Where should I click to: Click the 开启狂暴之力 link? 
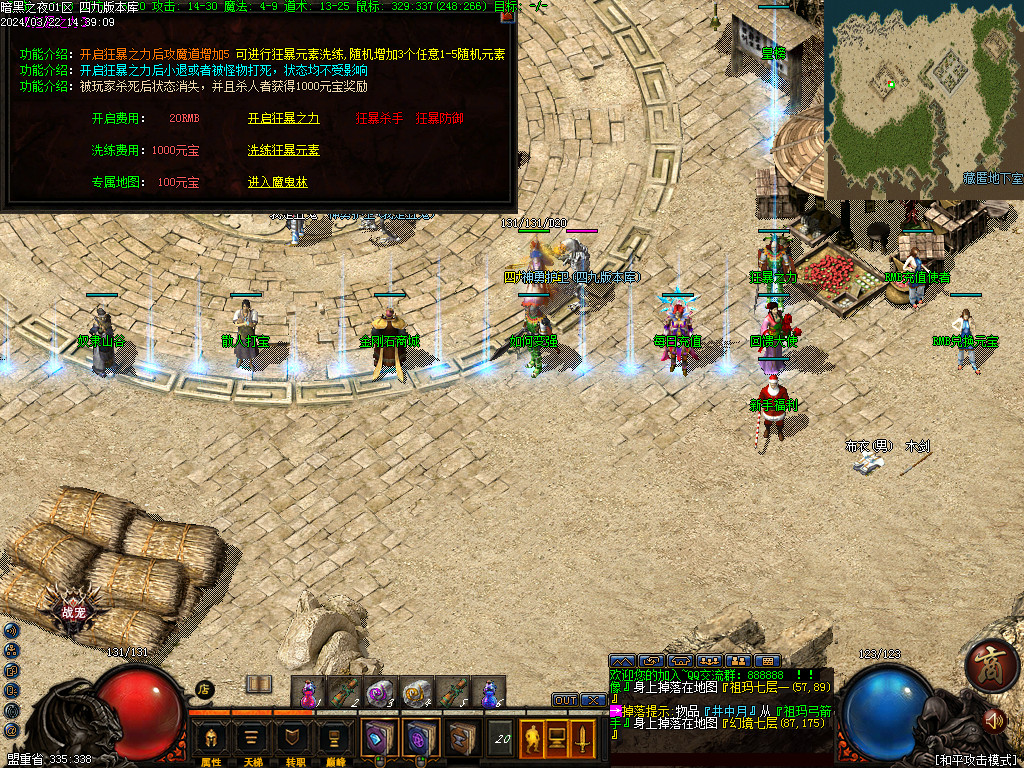click(283, 118)
